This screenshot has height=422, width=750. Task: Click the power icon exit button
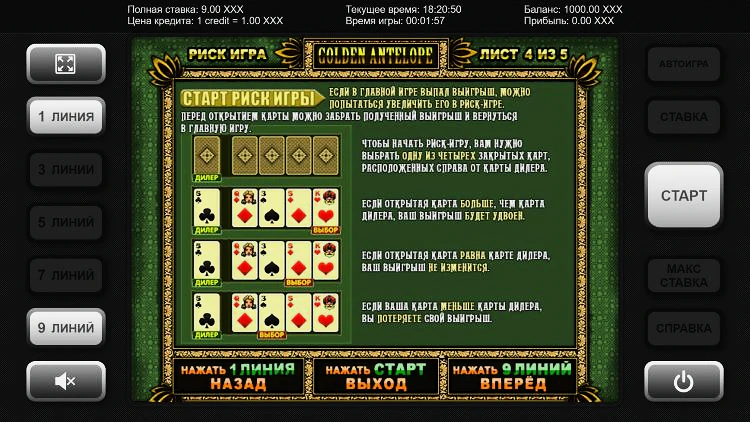point(684,380)
